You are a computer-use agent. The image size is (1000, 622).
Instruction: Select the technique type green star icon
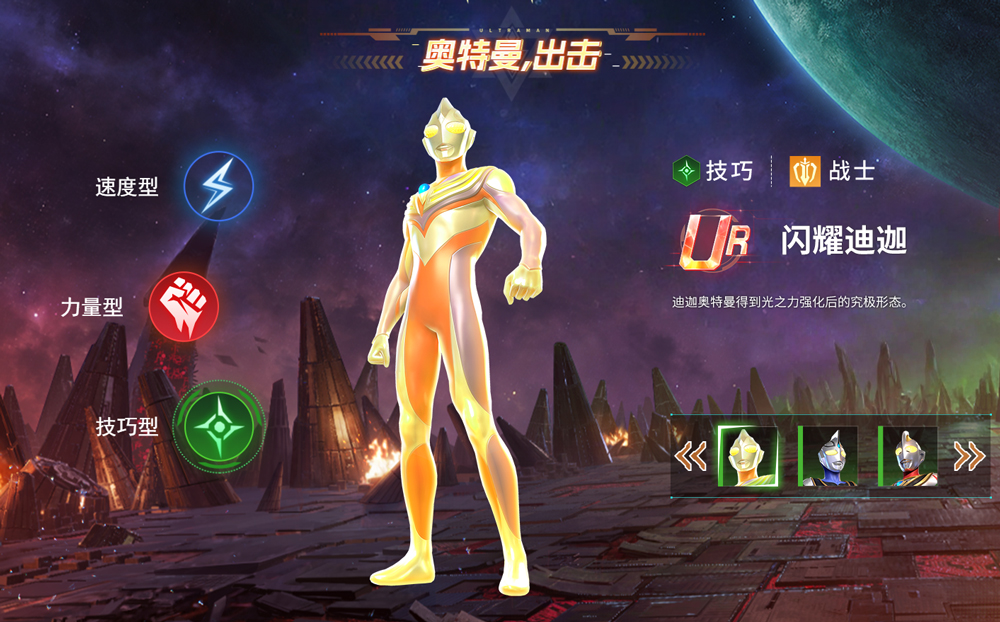(218, 426)
